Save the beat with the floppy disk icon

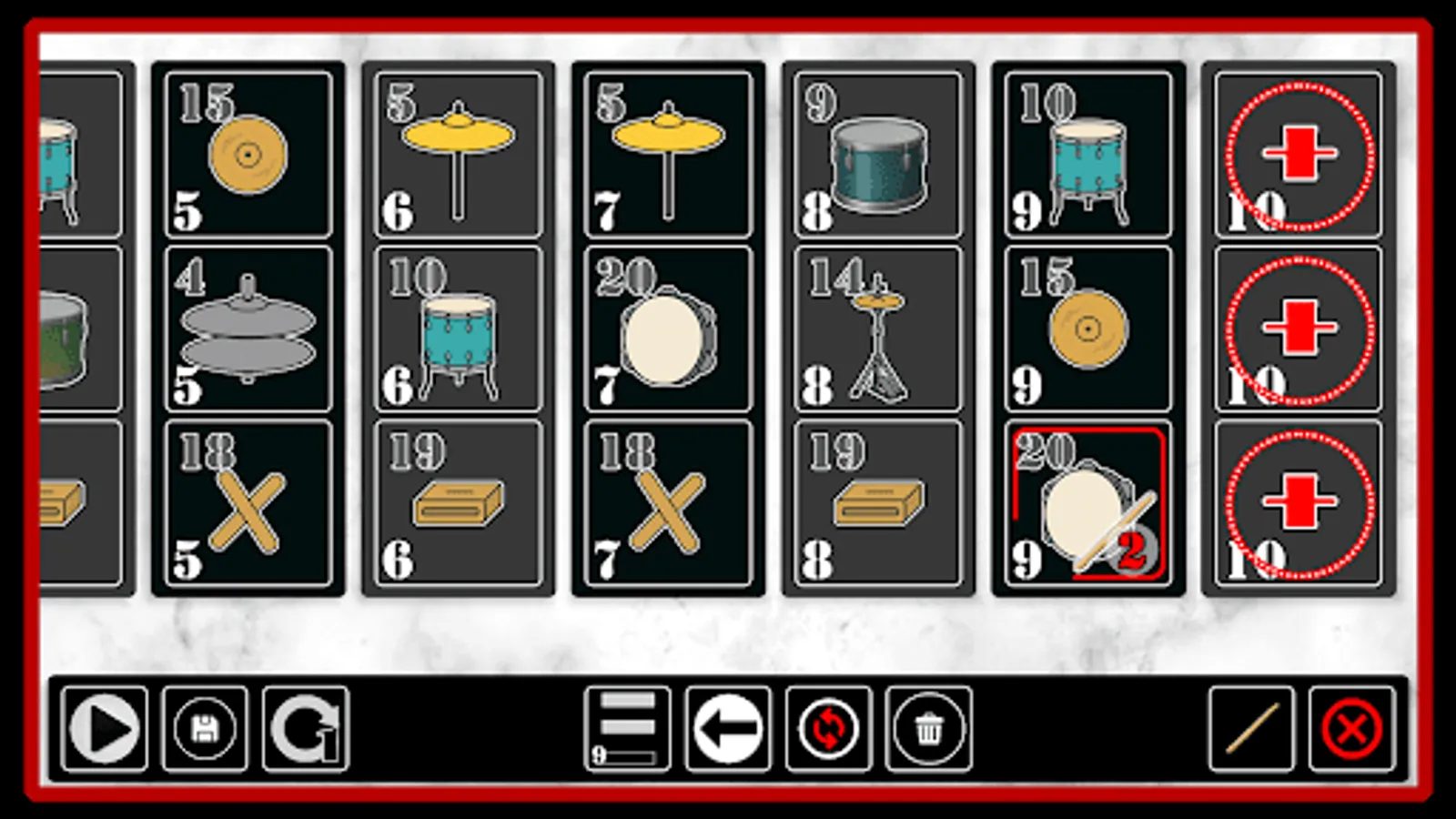[204, 727]
